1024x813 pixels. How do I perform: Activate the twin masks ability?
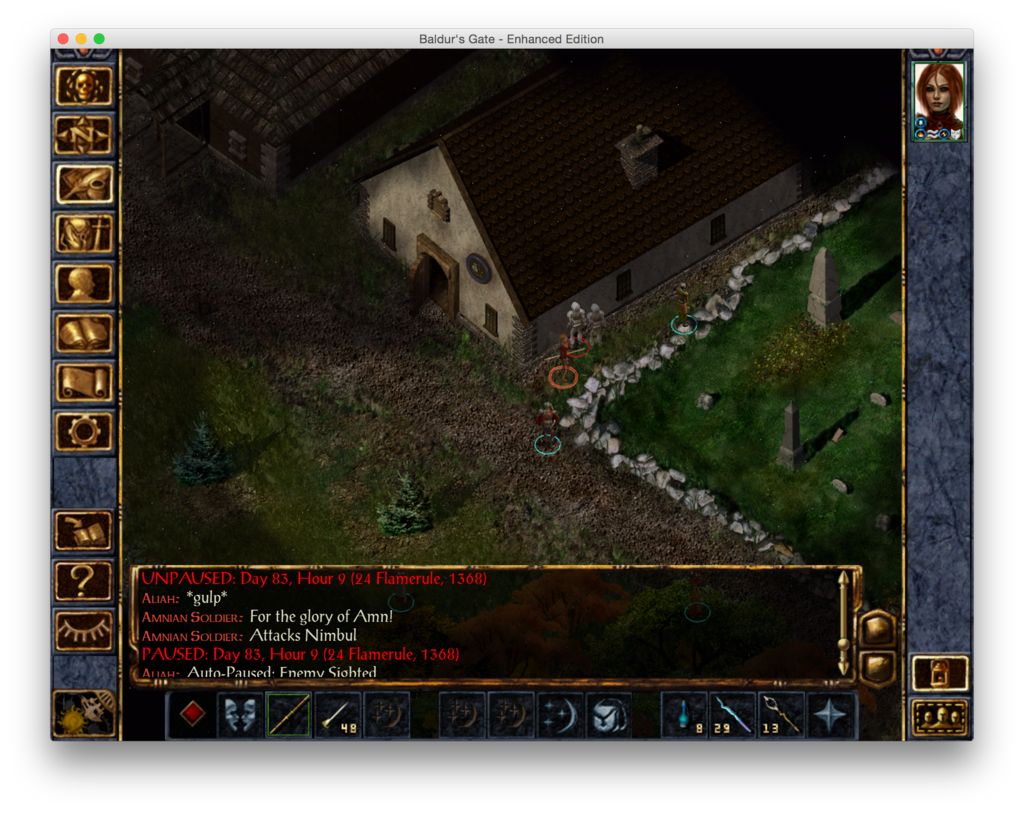[x=240, y=714]
